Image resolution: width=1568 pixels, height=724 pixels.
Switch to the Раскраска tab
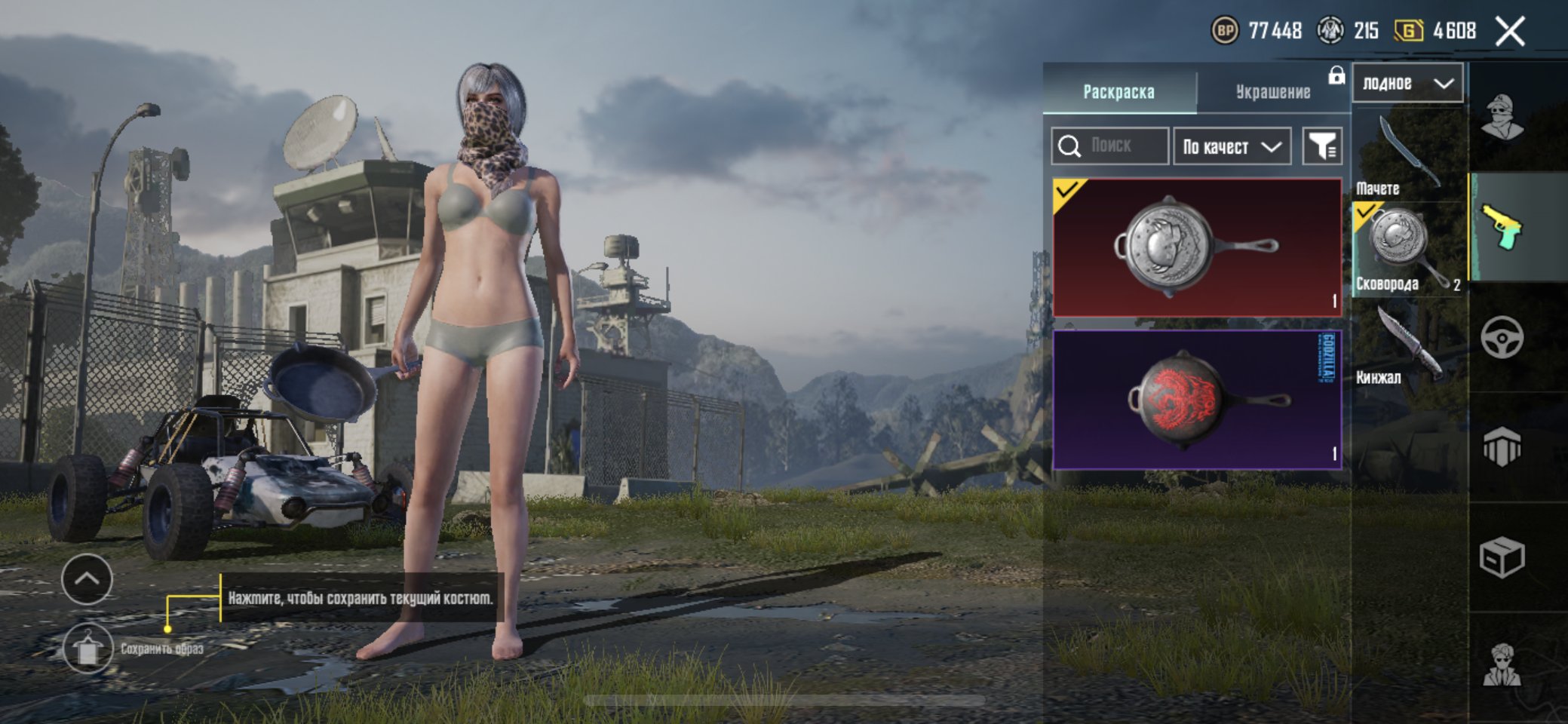1118,91
